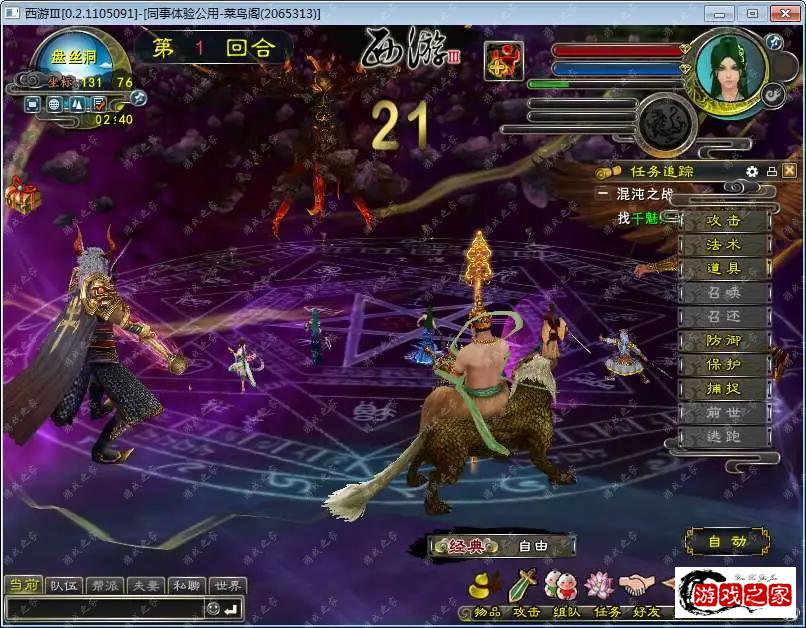Choose the 捕捉 capture command
Screen dimensions: 806x628
point(723,389)
